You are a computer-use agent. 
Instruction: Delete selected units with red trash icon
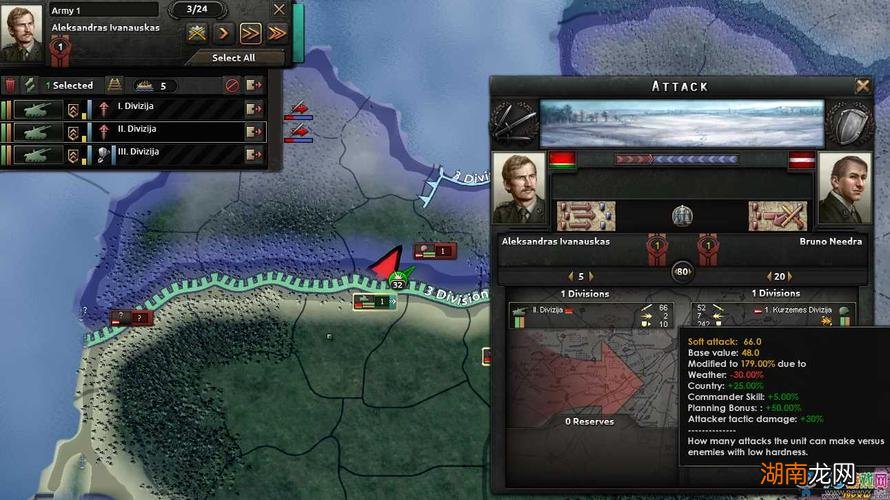click(11, 86)
